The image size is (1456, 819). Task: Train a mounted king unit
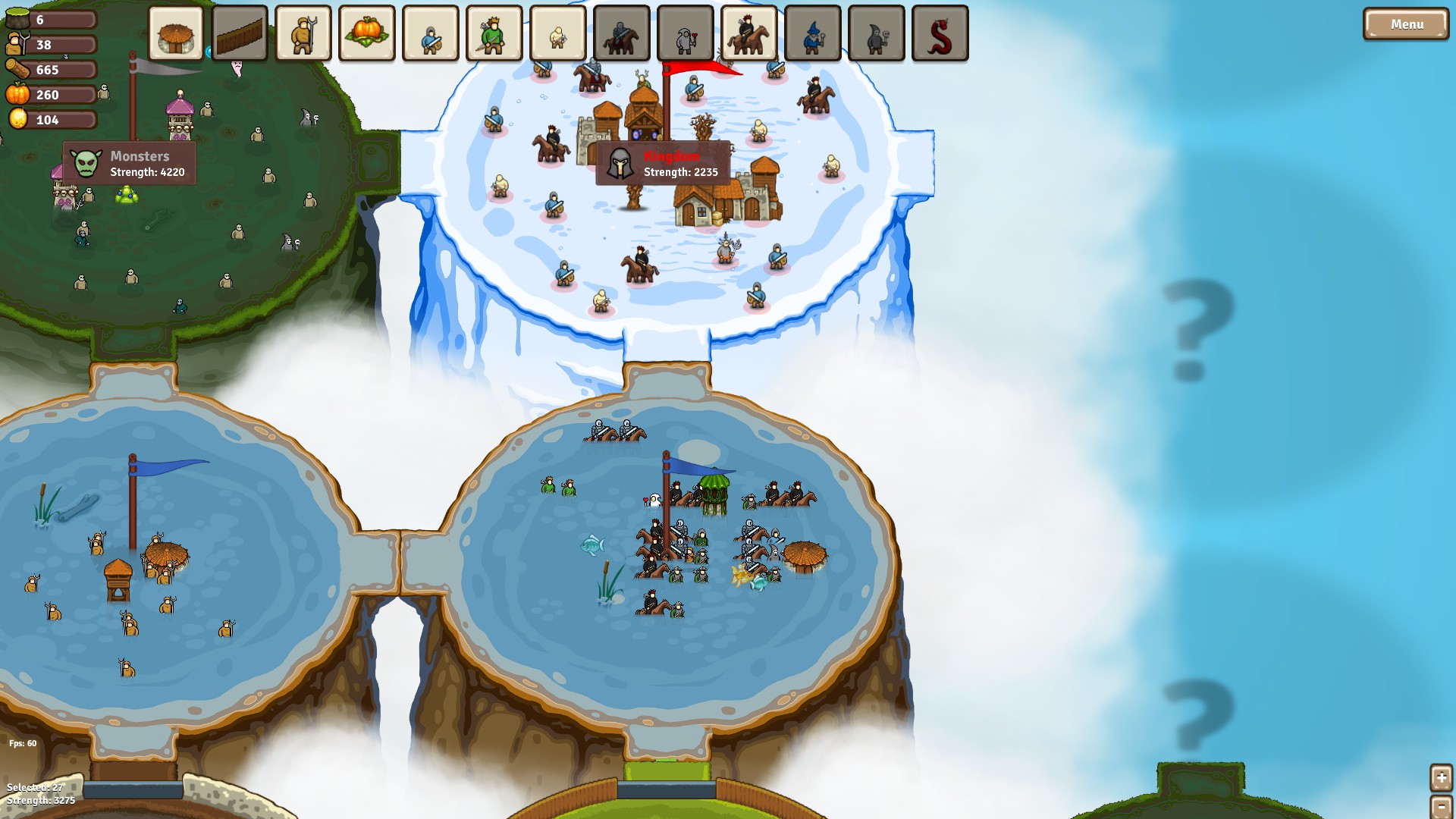(x=748, y=33)
